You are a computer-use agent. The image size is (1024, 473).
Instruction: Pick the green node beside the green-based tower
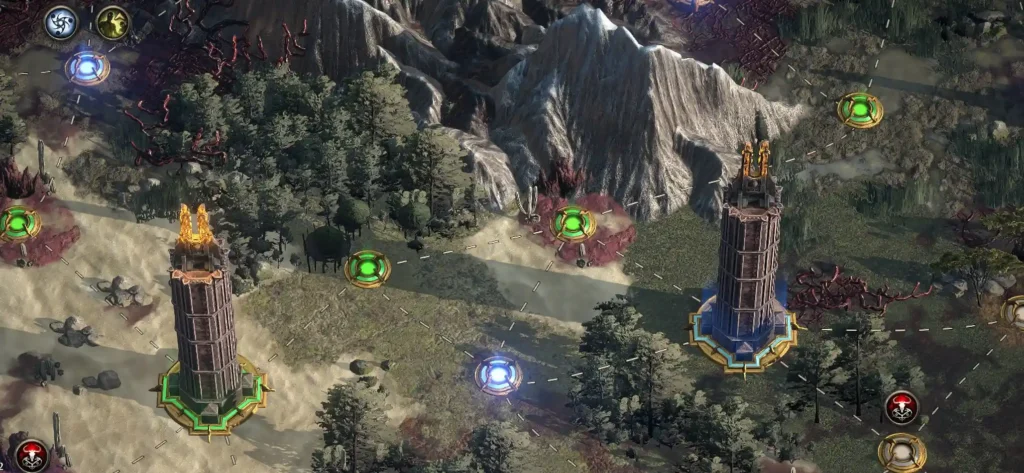[x=367, y=268]
